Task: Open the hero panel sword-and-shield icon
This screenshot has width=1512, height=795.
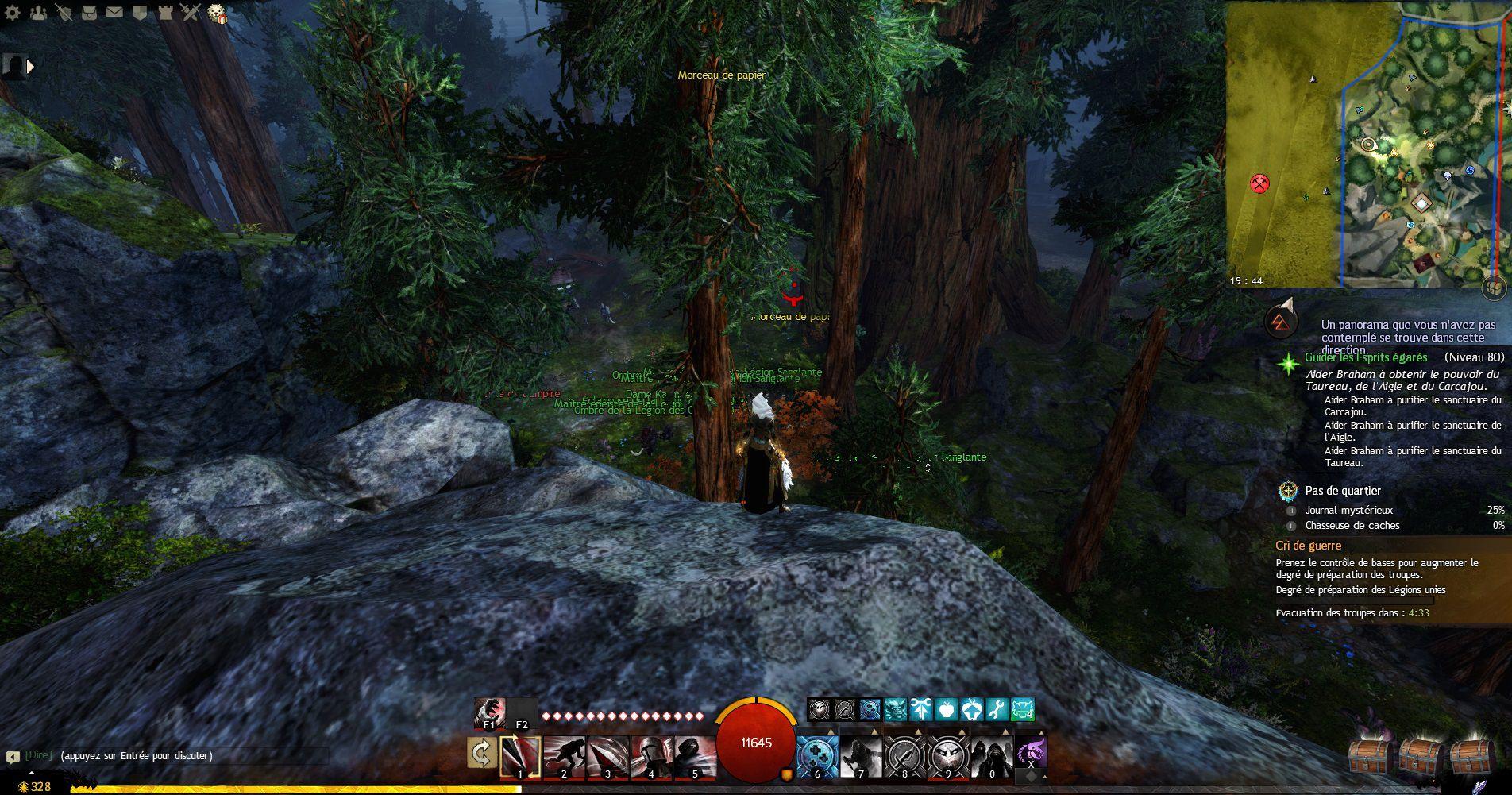Action: point(64,12)
